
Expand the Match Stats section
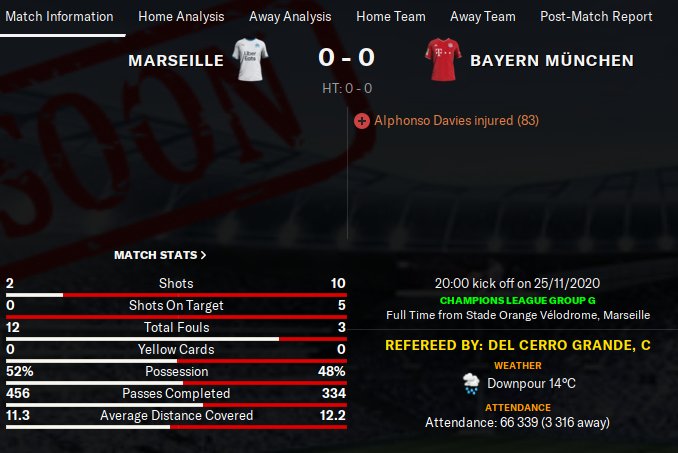point(160,256)
